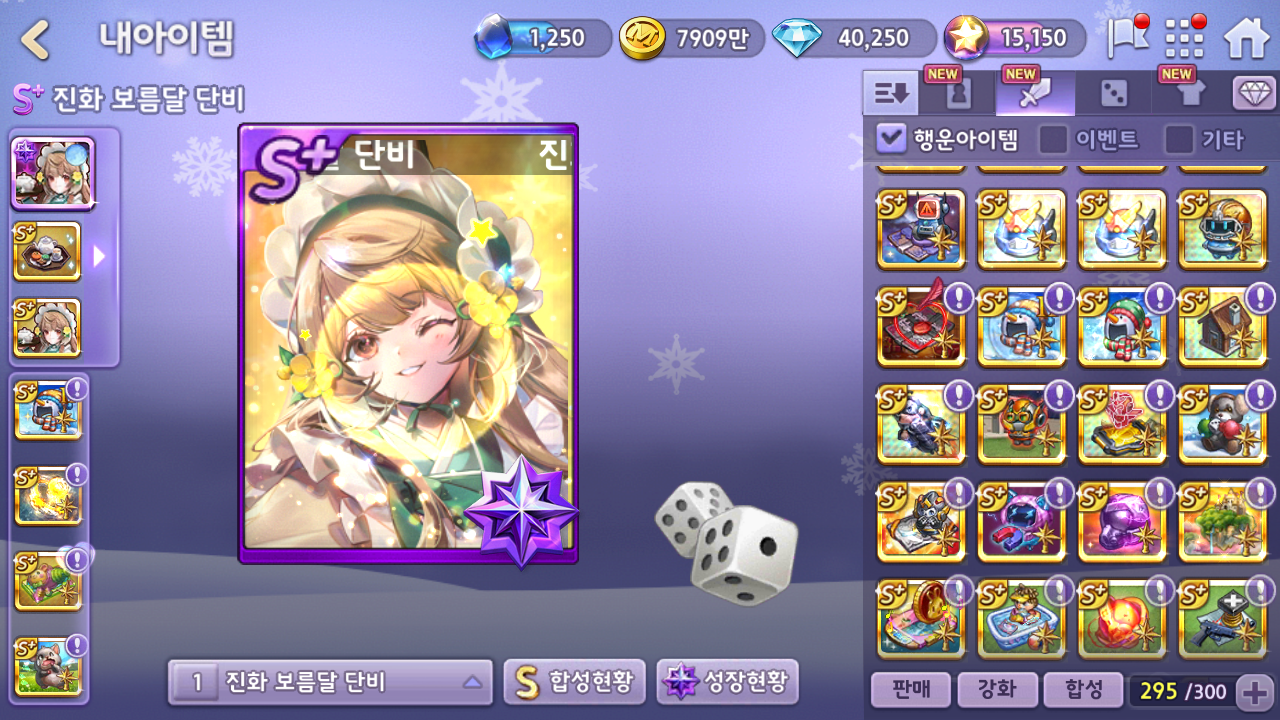Return to the home screen
Viewport: 1280px width, 720px height.
1246,38
